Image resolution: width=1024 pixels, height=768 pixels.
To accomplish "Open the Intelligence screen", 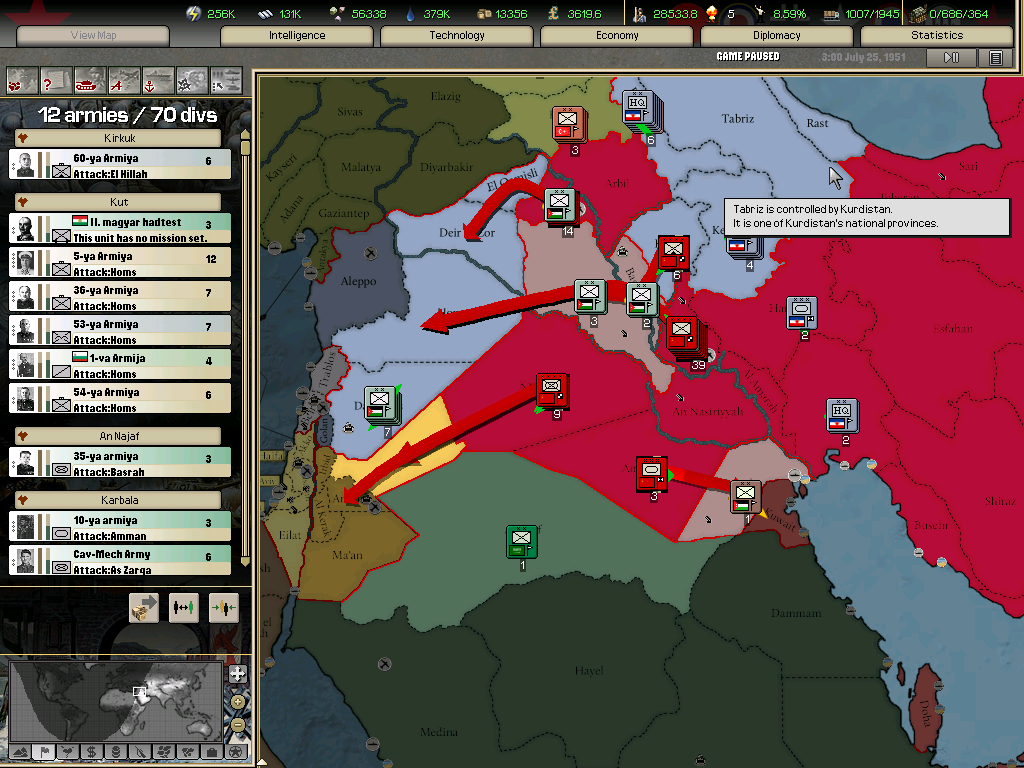I will coord(297,36).
